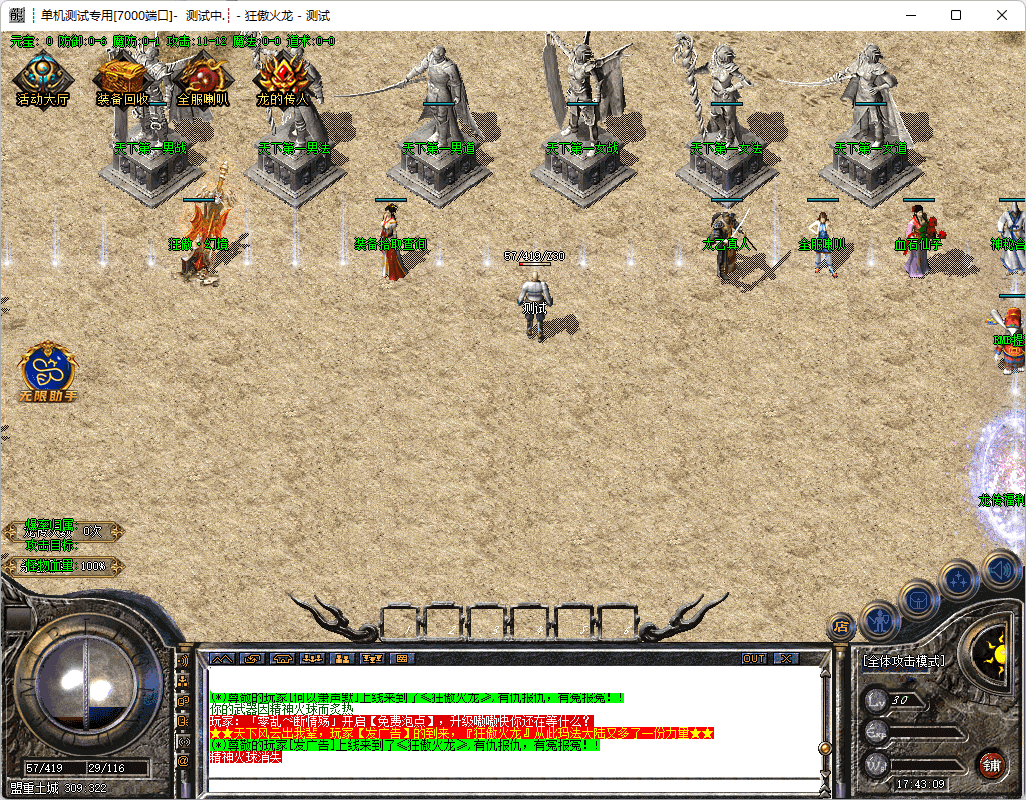The image size is (1026, 800).
Task: Open the bag inventory round button
Action: [920, 600]
